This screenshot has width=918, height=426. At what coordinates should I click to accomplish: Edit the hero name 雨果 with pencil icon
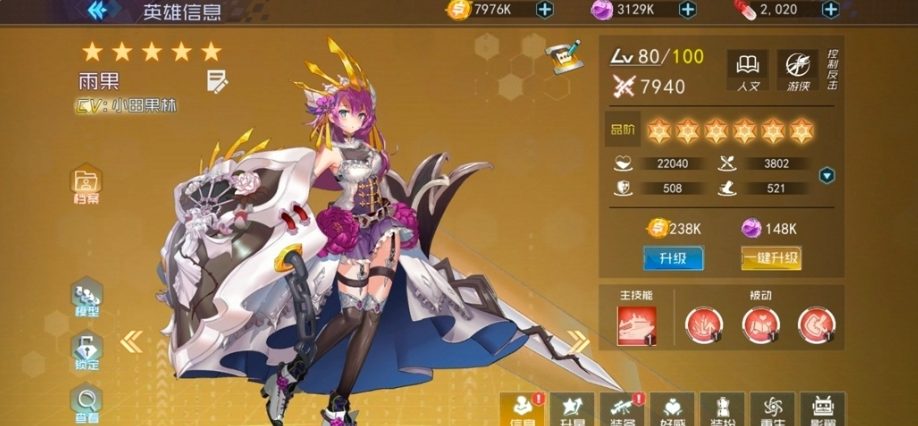(216, 79)
